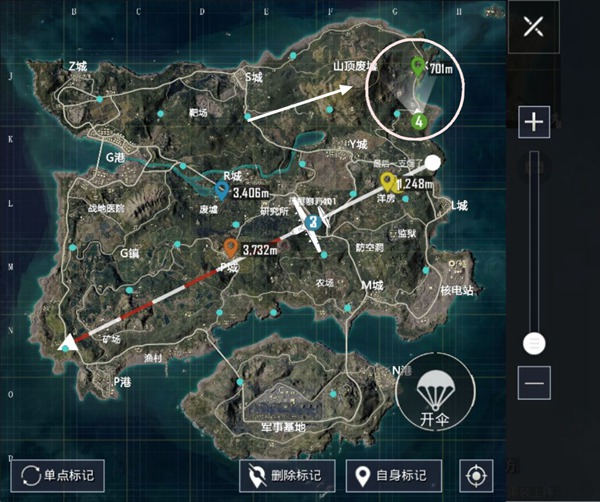Select the yellow map marker showing 1,248m

click(x=387, y=181)
